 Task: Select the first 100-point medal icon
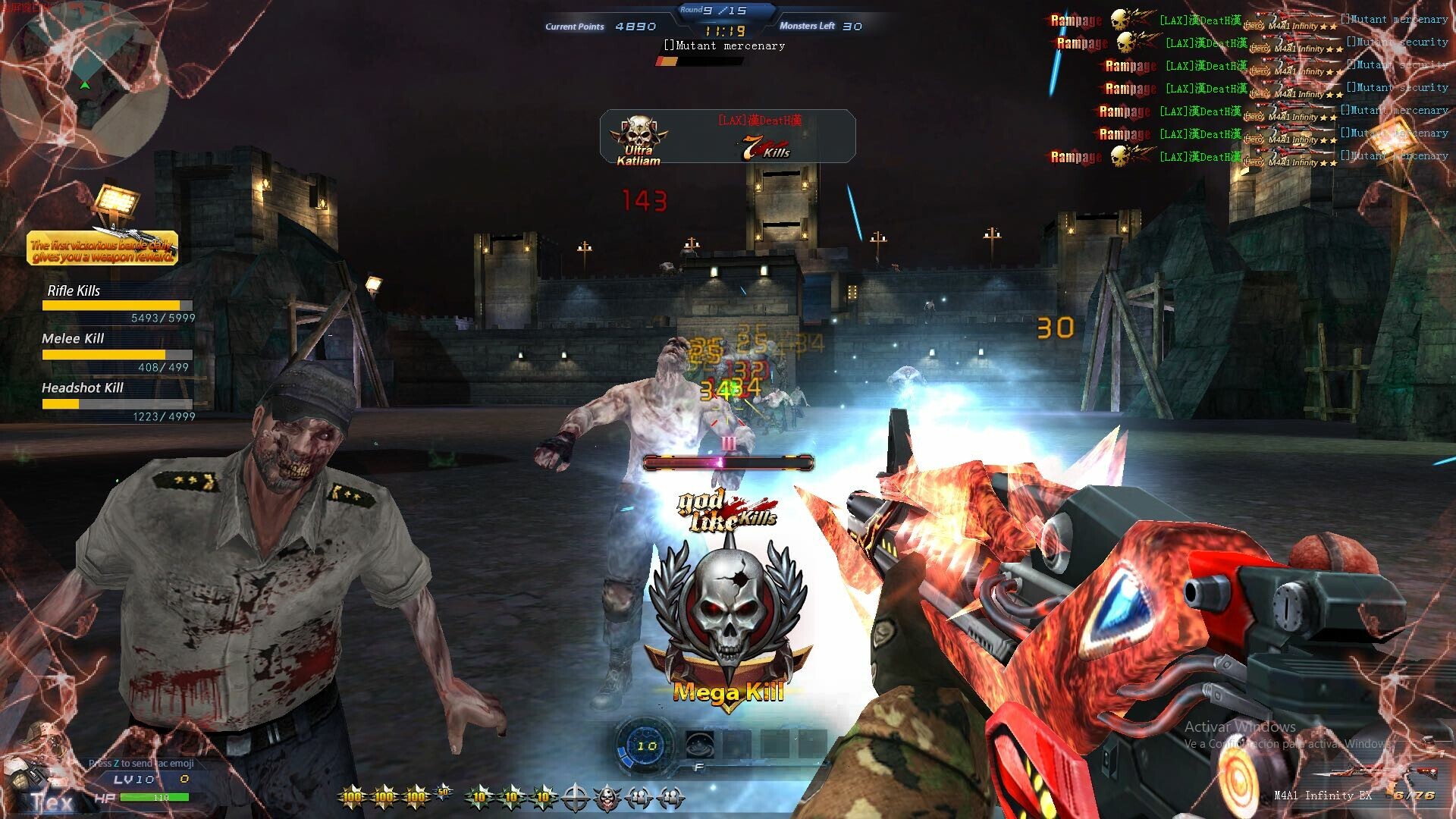pos(352,796)
